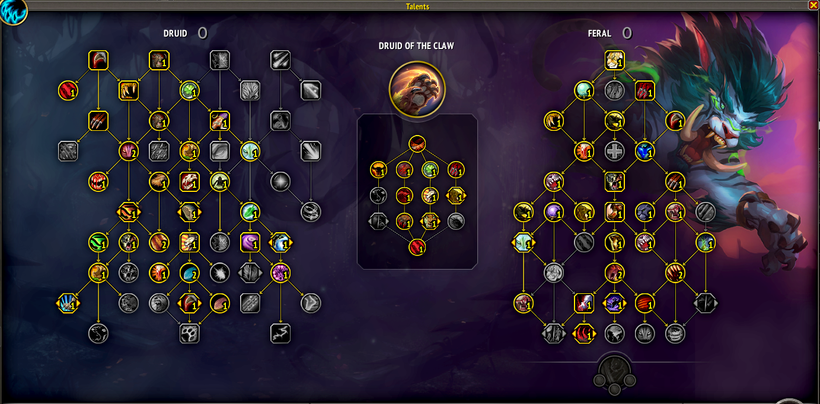Close the Talents window
Viewport: 820px width, 404px height.
coord(812,5)
